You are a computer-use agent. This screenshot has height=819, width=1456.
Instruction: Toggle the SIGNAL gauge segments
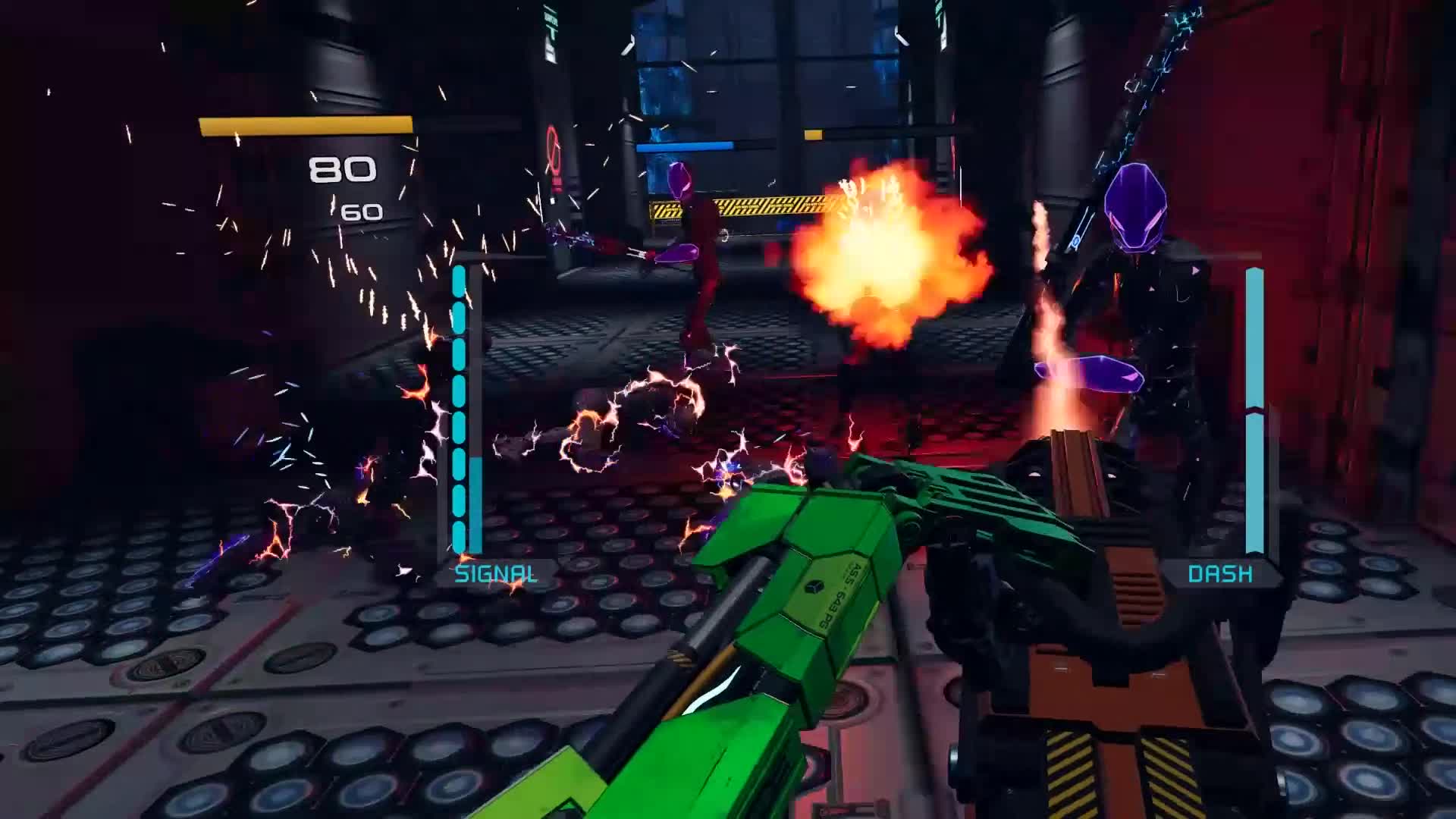460,409
